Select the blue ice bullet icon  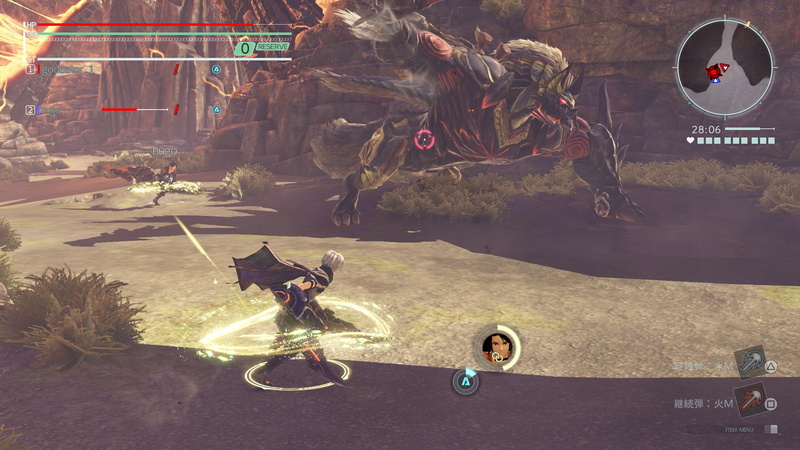751,361
